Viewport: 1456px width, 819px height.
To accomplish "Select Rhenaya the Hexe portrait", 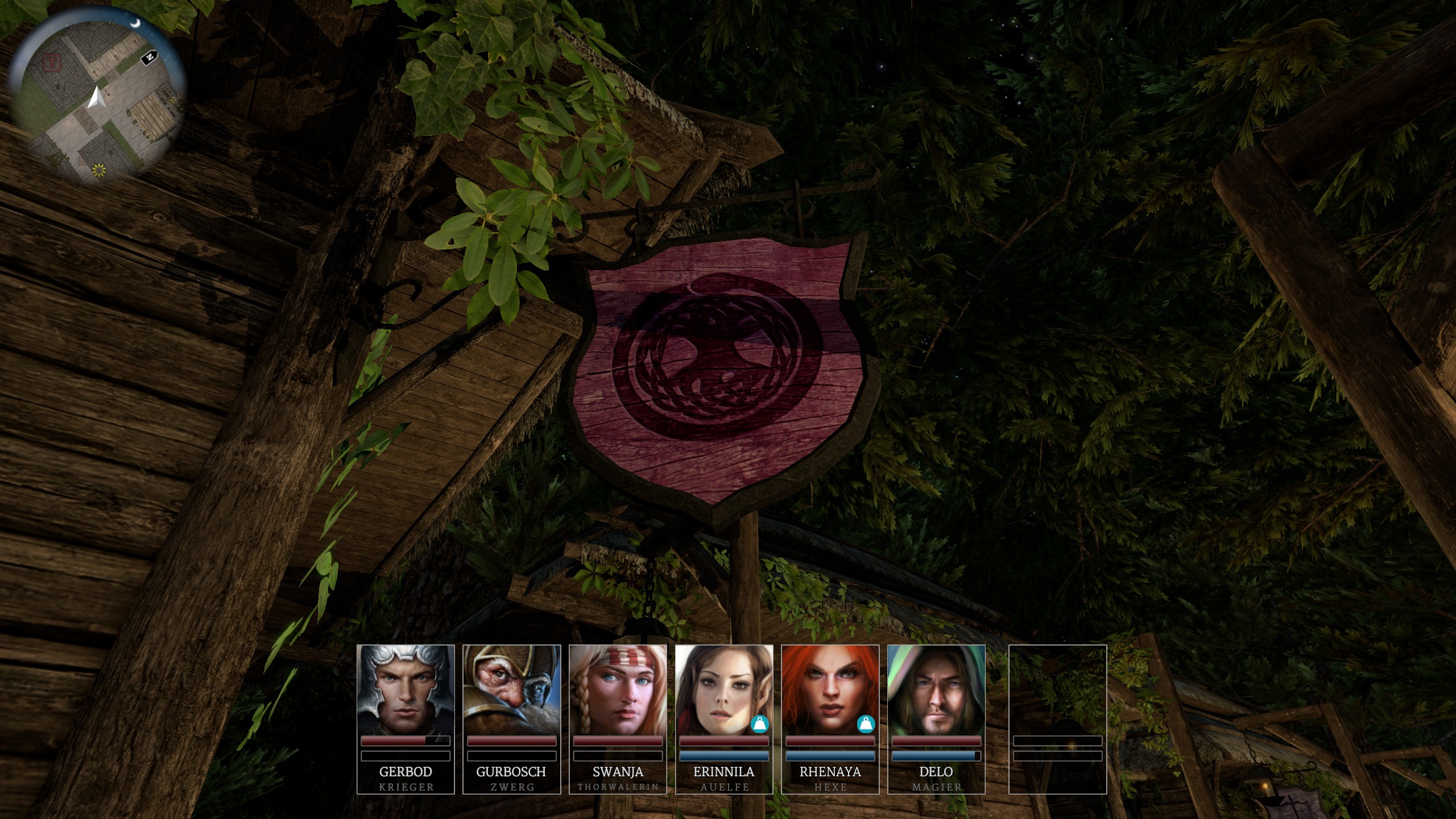I will point(830,689).
